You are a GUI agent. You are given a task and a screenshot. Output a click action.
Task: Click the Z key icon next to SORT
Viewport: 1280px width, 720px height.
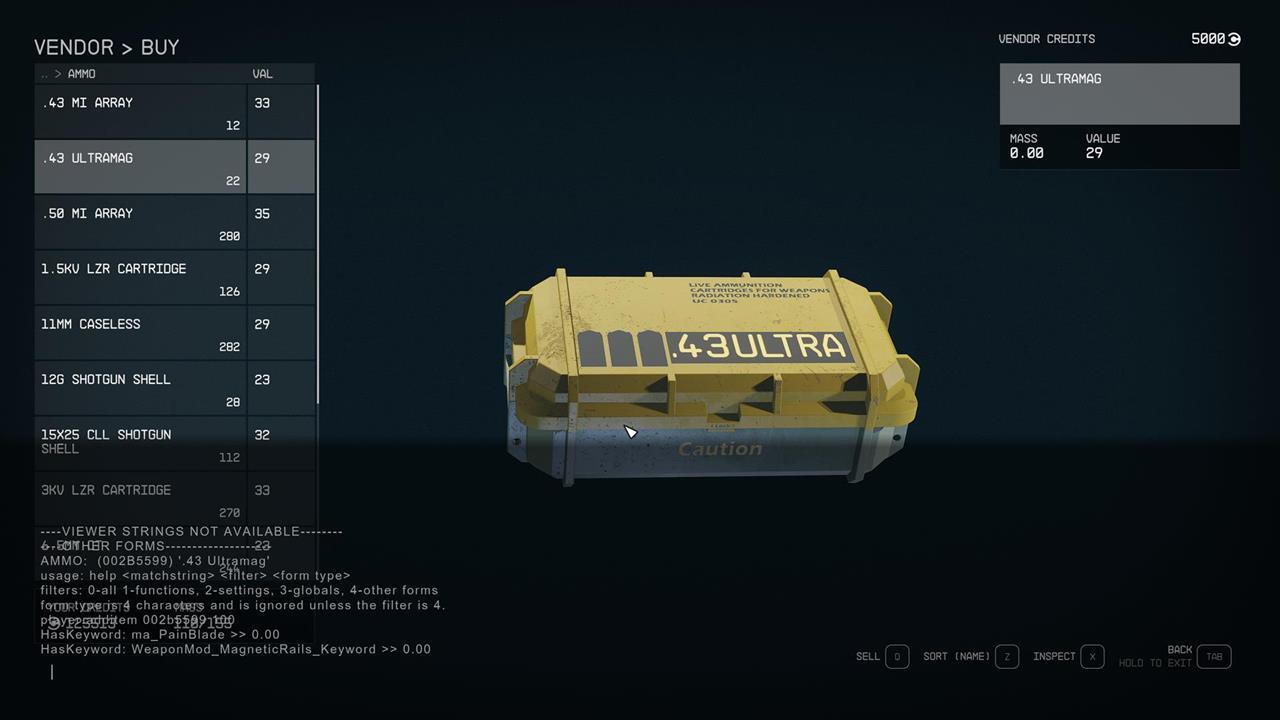1007,656
